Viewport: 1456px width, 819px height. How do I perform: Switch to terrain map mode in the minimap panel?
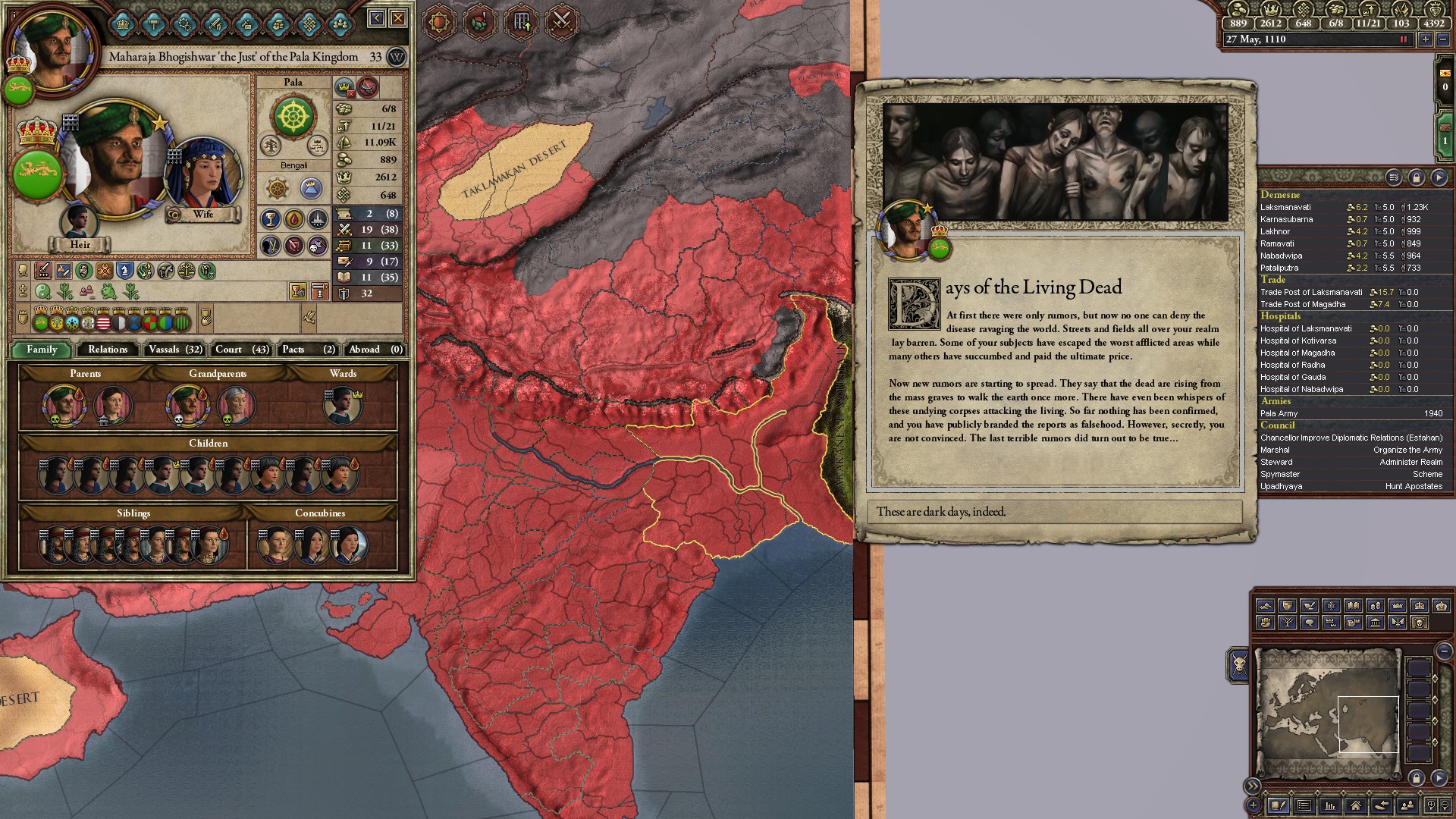1267,606
